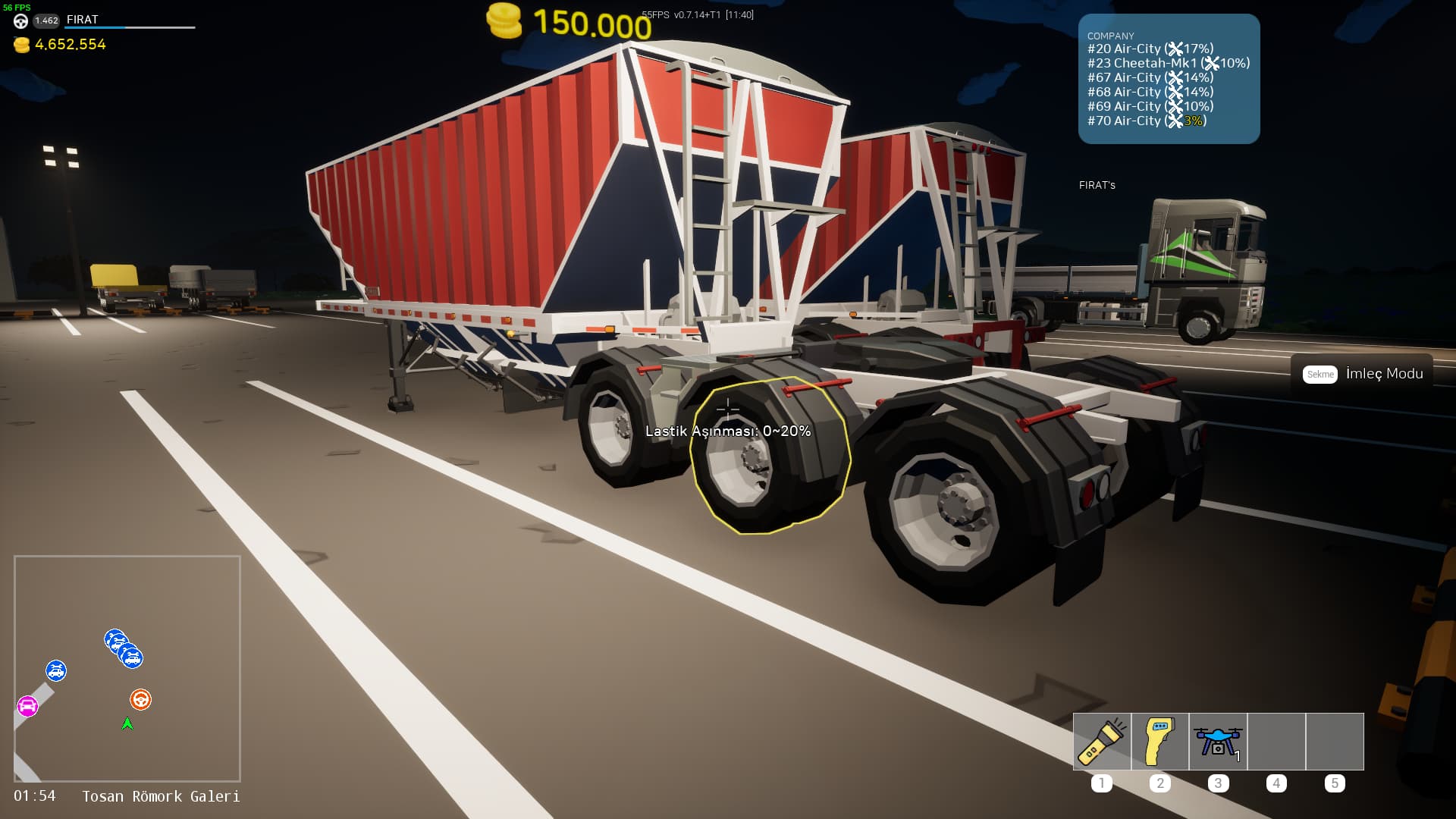1456x819 pixels.
Task: Click the orange steering wheel minimap marker
Action: [x=140, y=699]
